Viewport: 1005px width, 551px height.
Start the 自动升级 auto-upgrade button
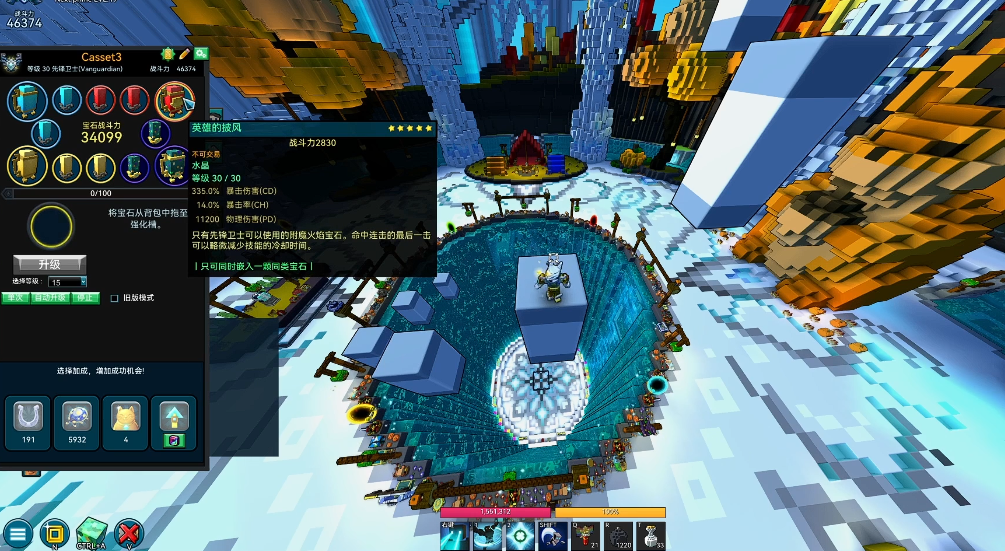48,297
